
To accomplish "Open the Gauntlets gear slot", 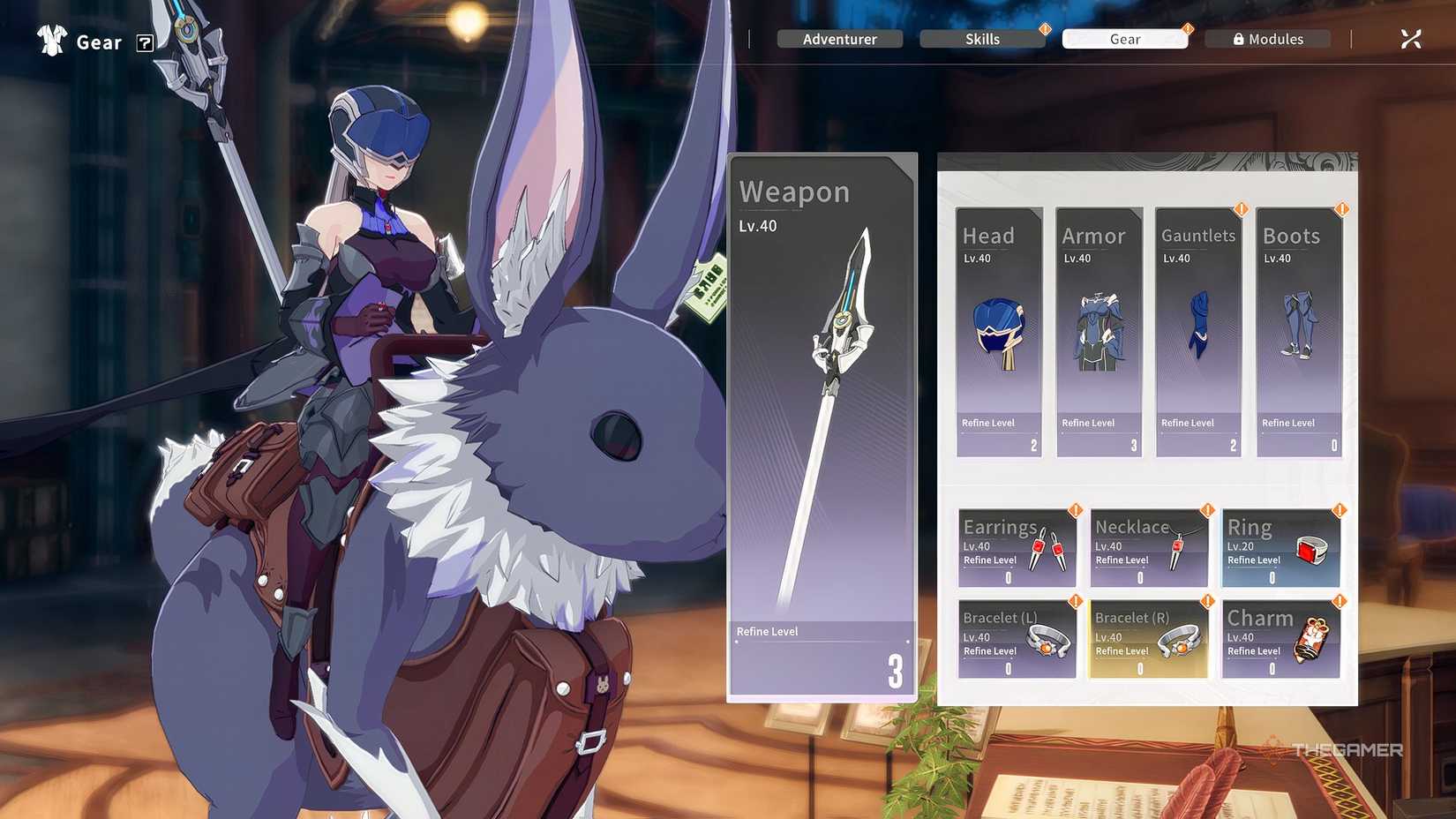I will click(1197, 331).
